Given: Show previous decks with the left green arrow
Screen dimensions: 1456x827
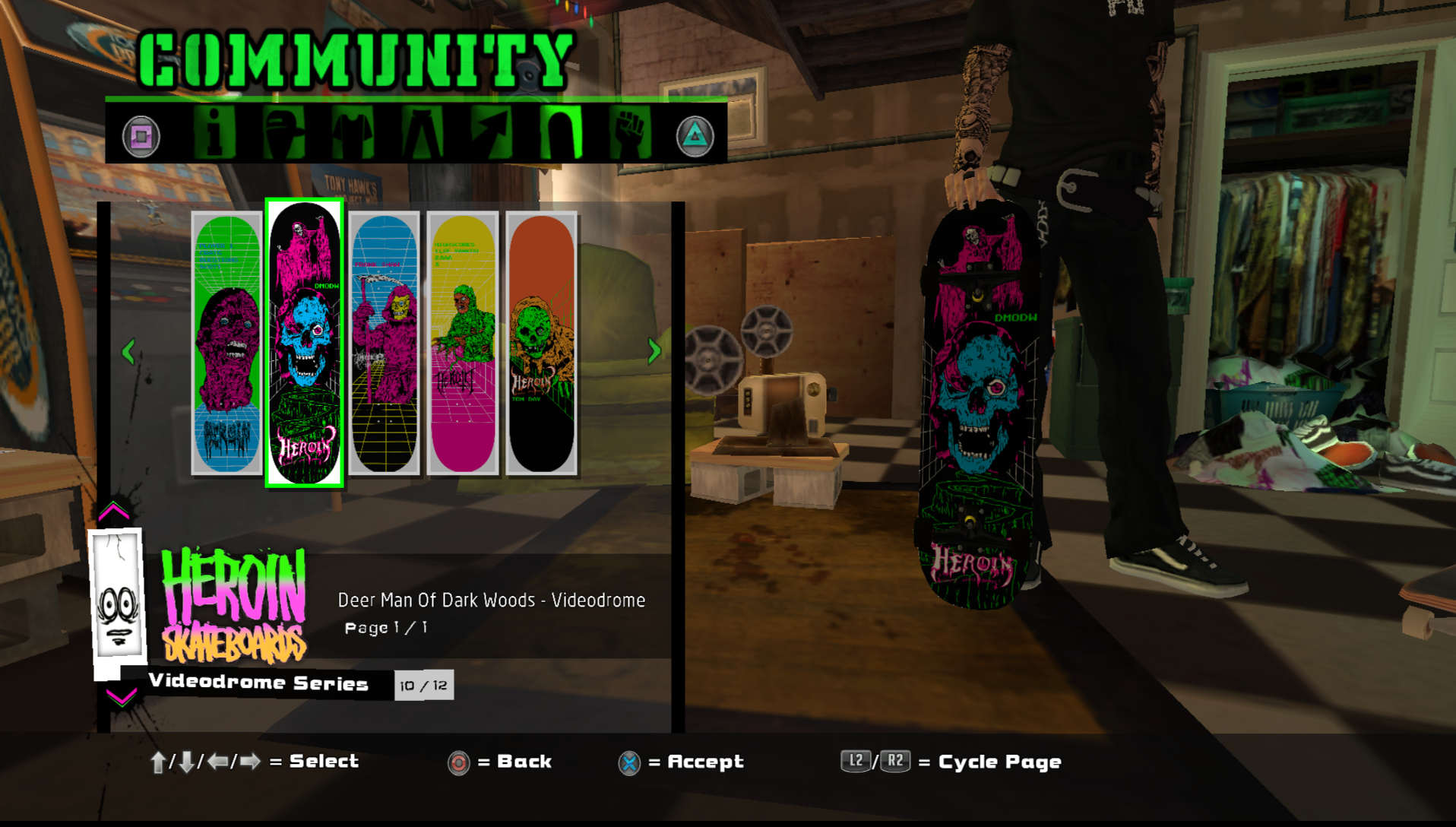Looking at the screenshot, I should tap(128, 351).
